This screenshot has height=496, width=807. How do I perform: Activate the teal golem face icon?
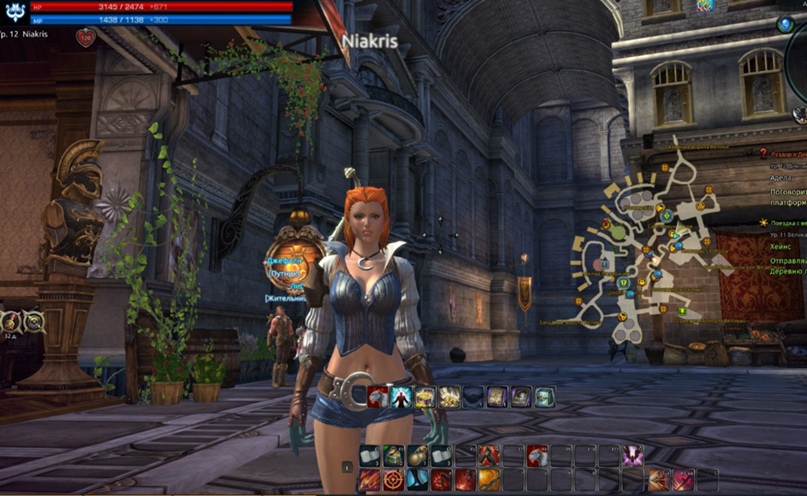click(545, 397)
